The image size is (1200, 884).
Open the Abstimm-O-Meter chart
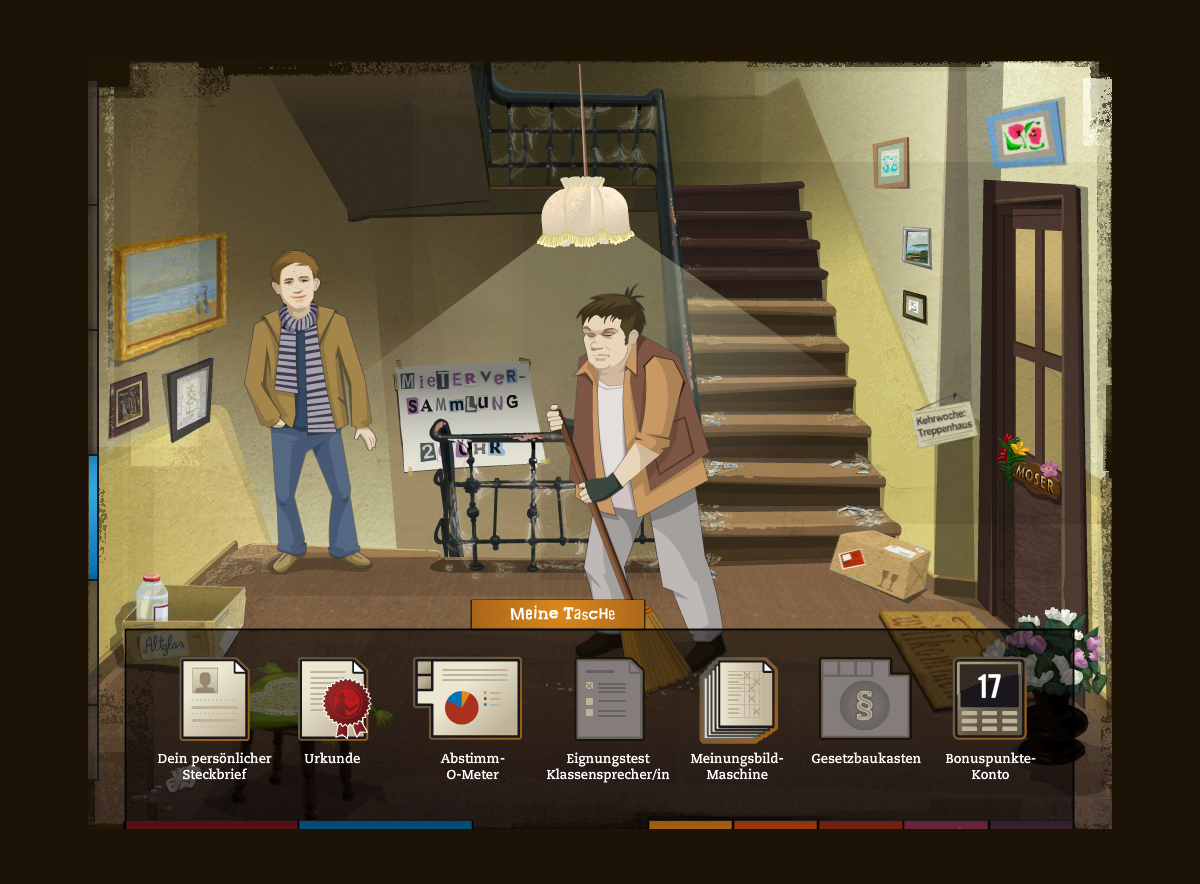[468, 698]
